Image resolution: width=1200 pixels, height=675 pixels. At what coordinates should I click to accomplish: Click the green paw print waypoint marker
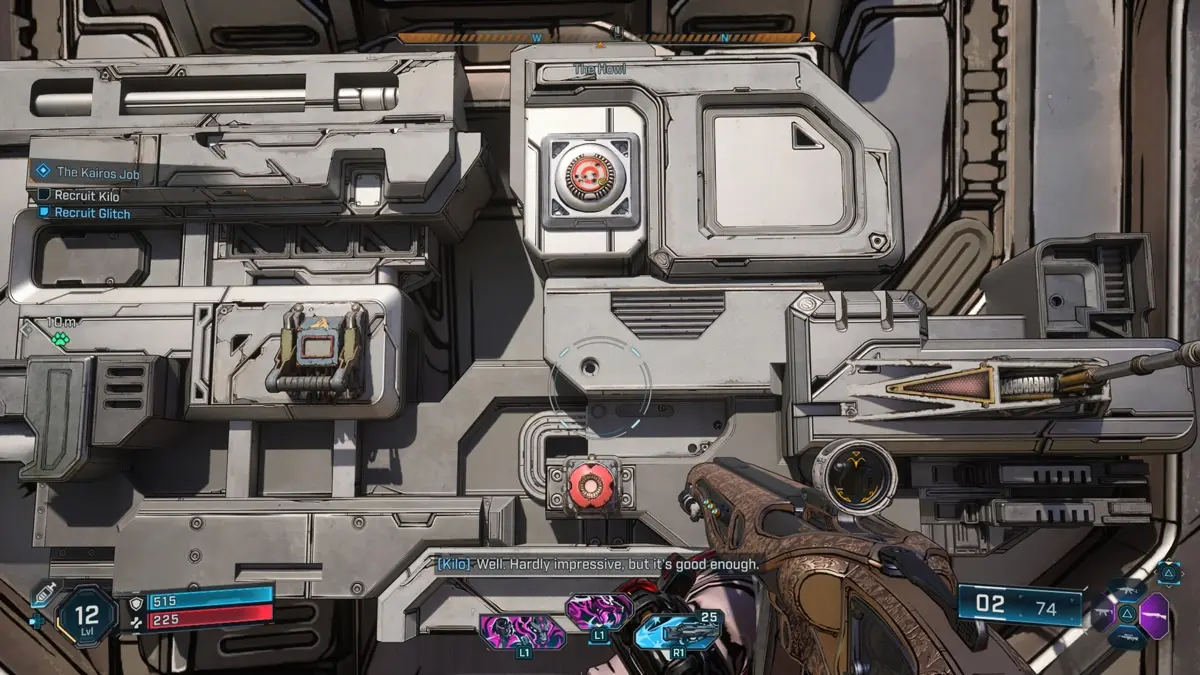[61, 339]
